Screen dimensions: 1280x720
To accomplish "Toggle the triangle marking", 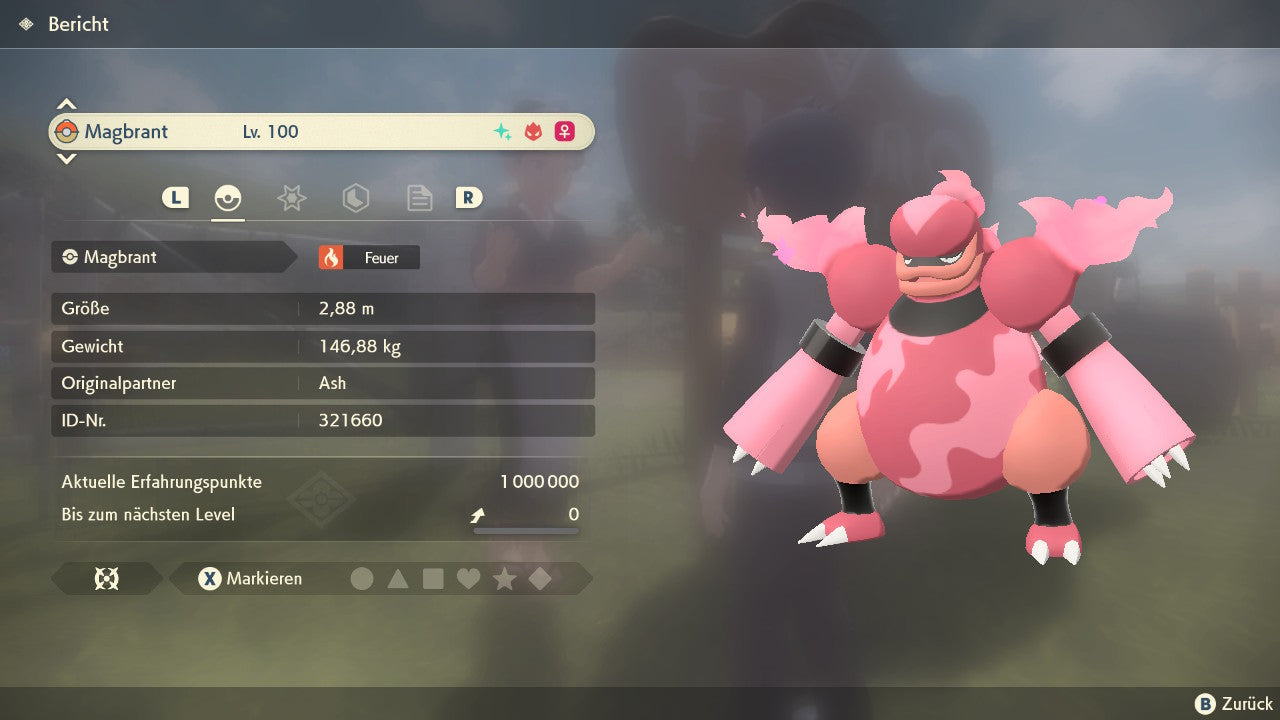I will coord(398,579).
